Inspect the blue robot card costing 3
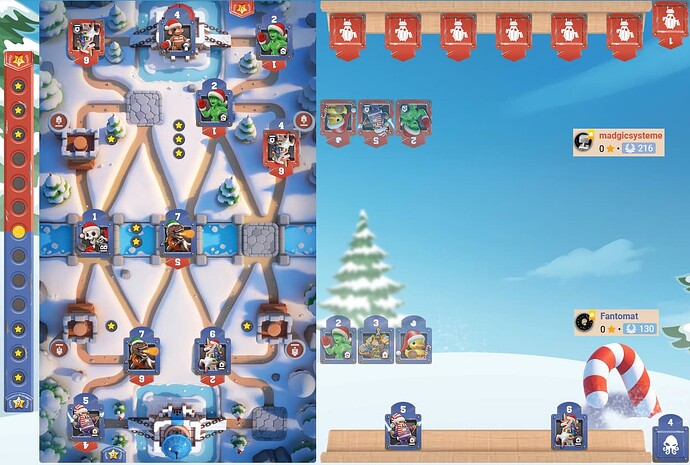 (x=376, y=340)
